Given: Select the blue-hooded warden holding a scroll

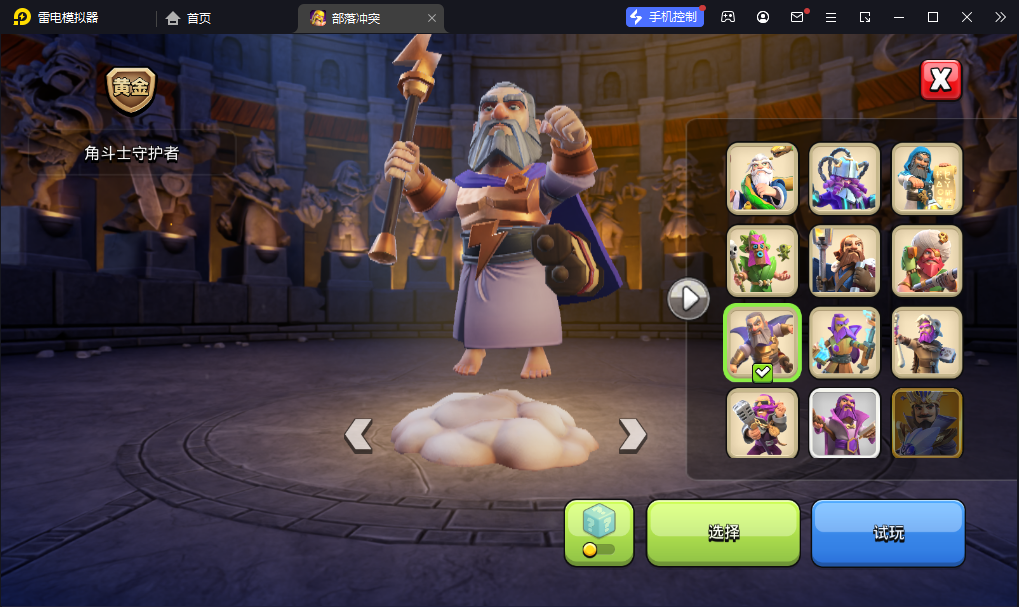Looking at the screenshot, I should 926,179.
